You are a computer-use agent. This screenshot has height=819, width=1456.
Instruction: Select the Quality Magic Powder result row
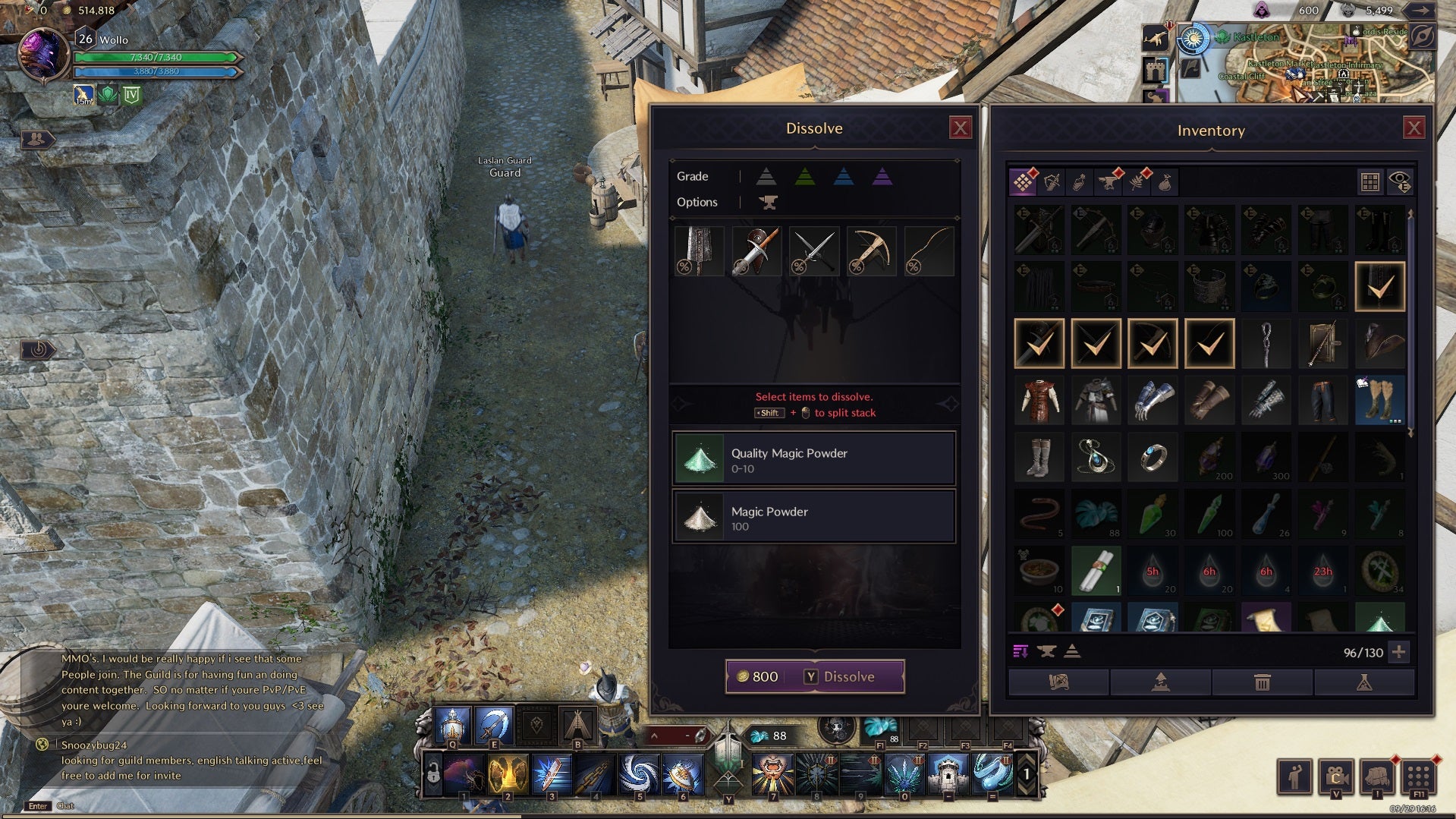(813, 459)
